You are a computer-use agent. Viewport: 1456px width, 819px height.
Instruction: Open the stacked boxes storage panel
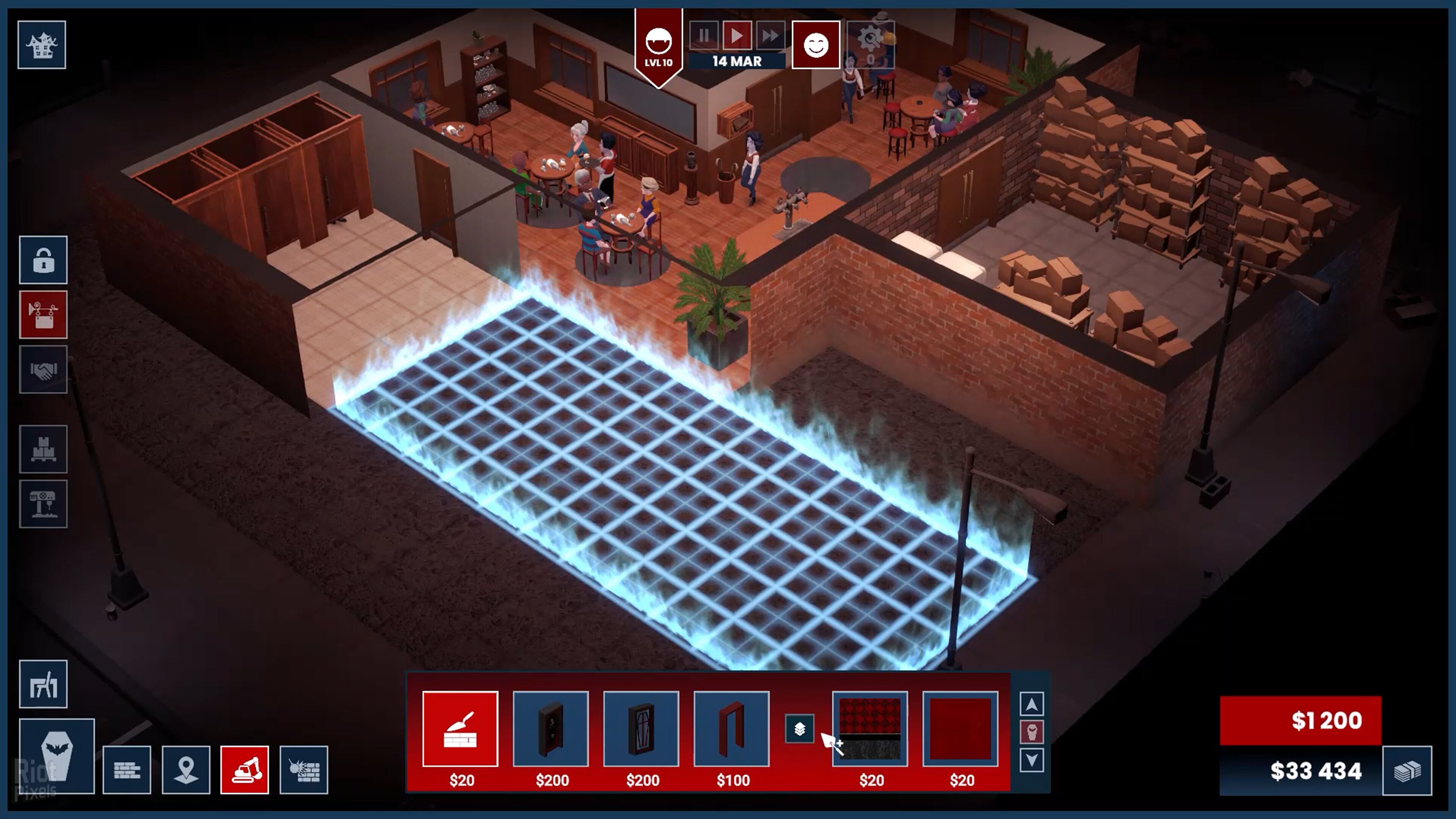tap(44, 449)
